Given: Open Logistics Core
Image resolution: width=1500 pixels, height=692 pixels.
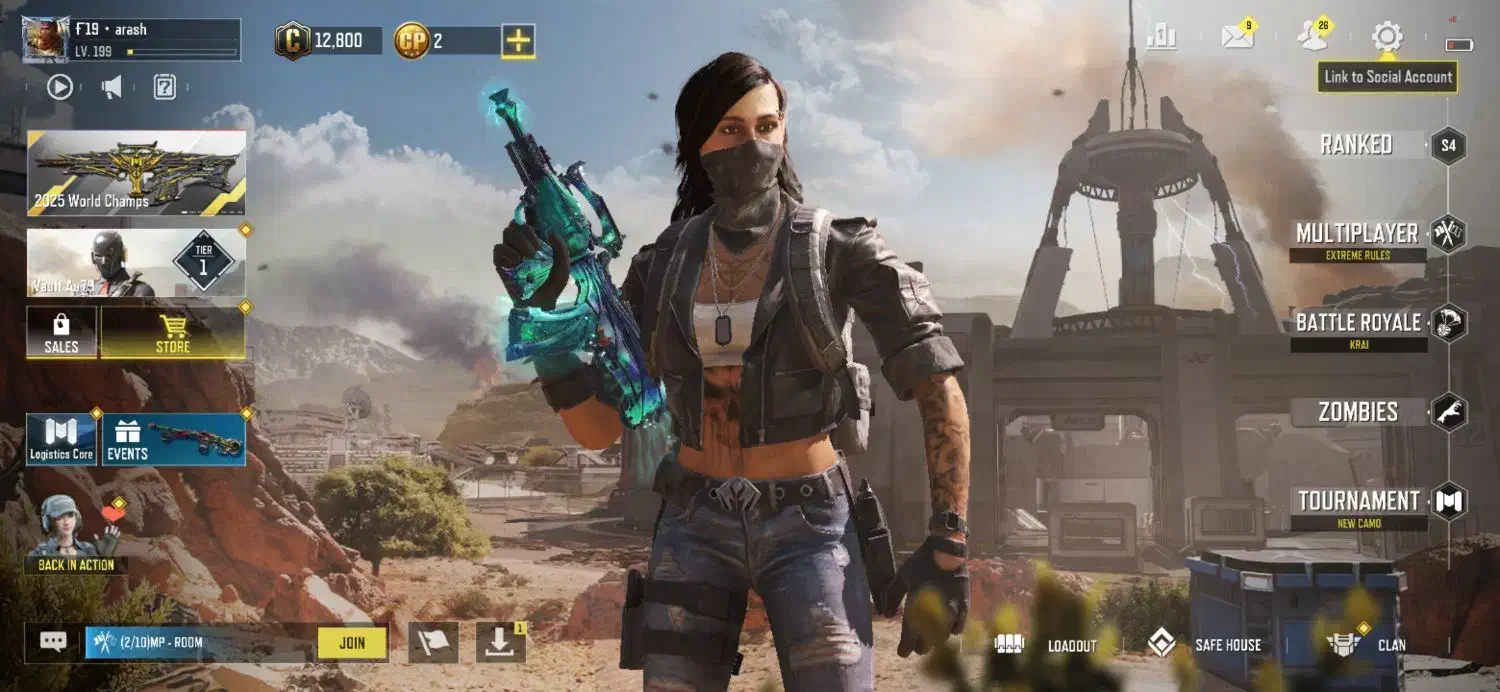Looking at the screenshot, I should tap(61, 440).
